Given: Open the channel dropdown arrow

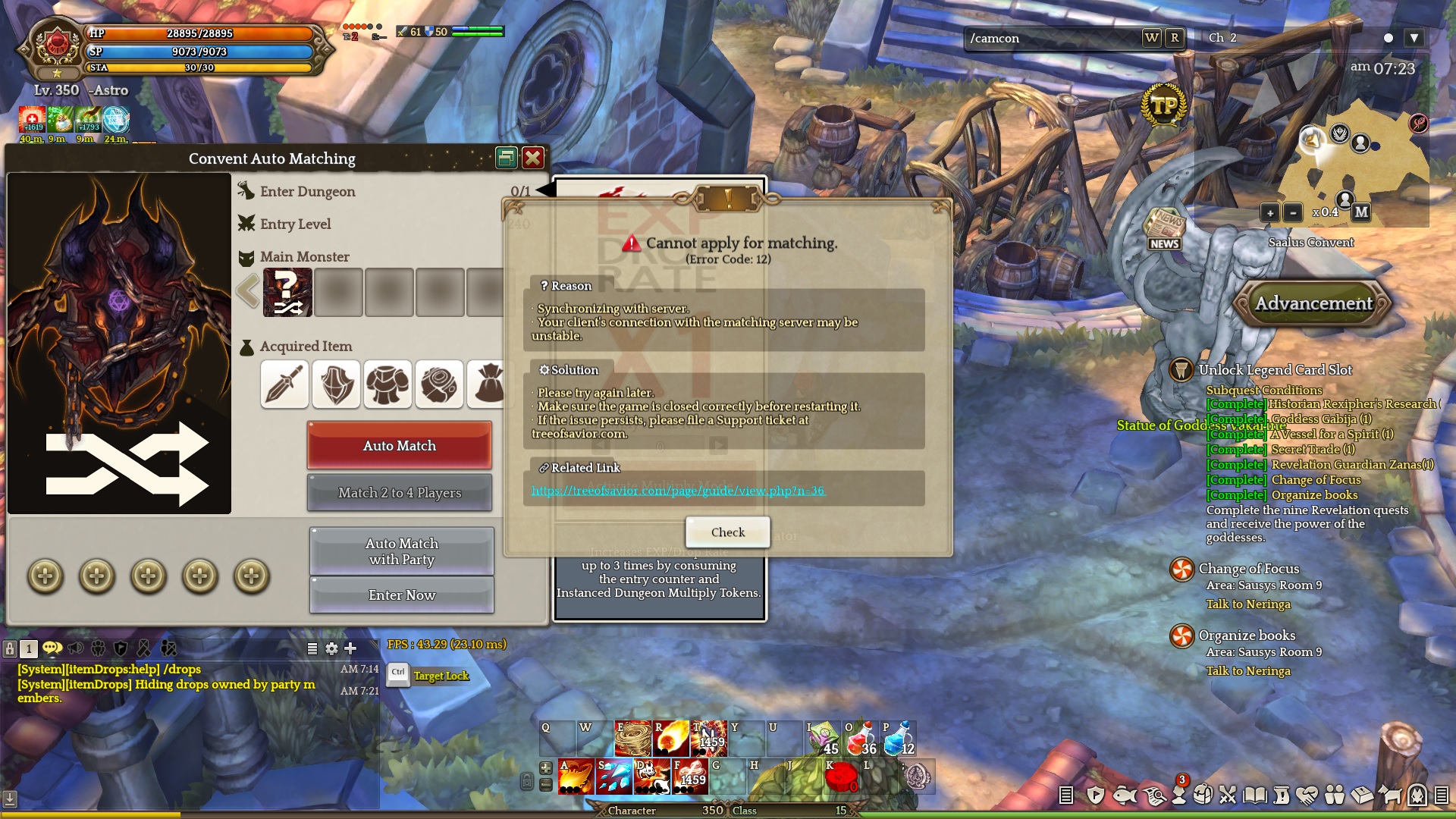Looking at the screenshot, I should point(1414,38).
